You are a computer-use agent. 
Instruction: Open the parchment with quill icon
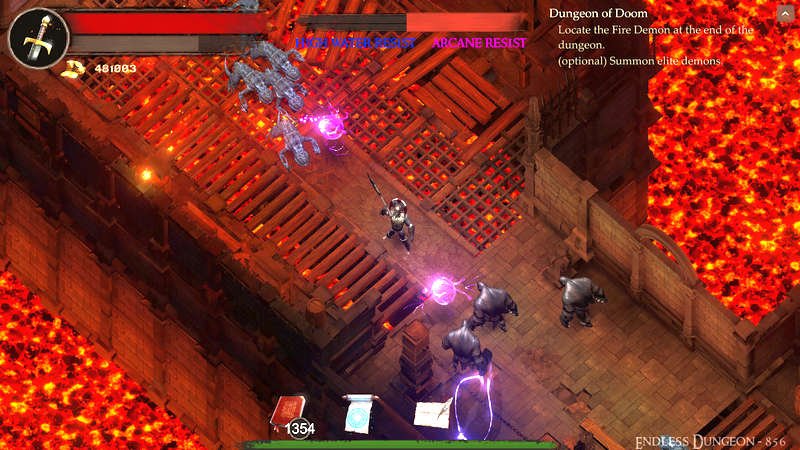pyautogui.click(x=432, y=412)
